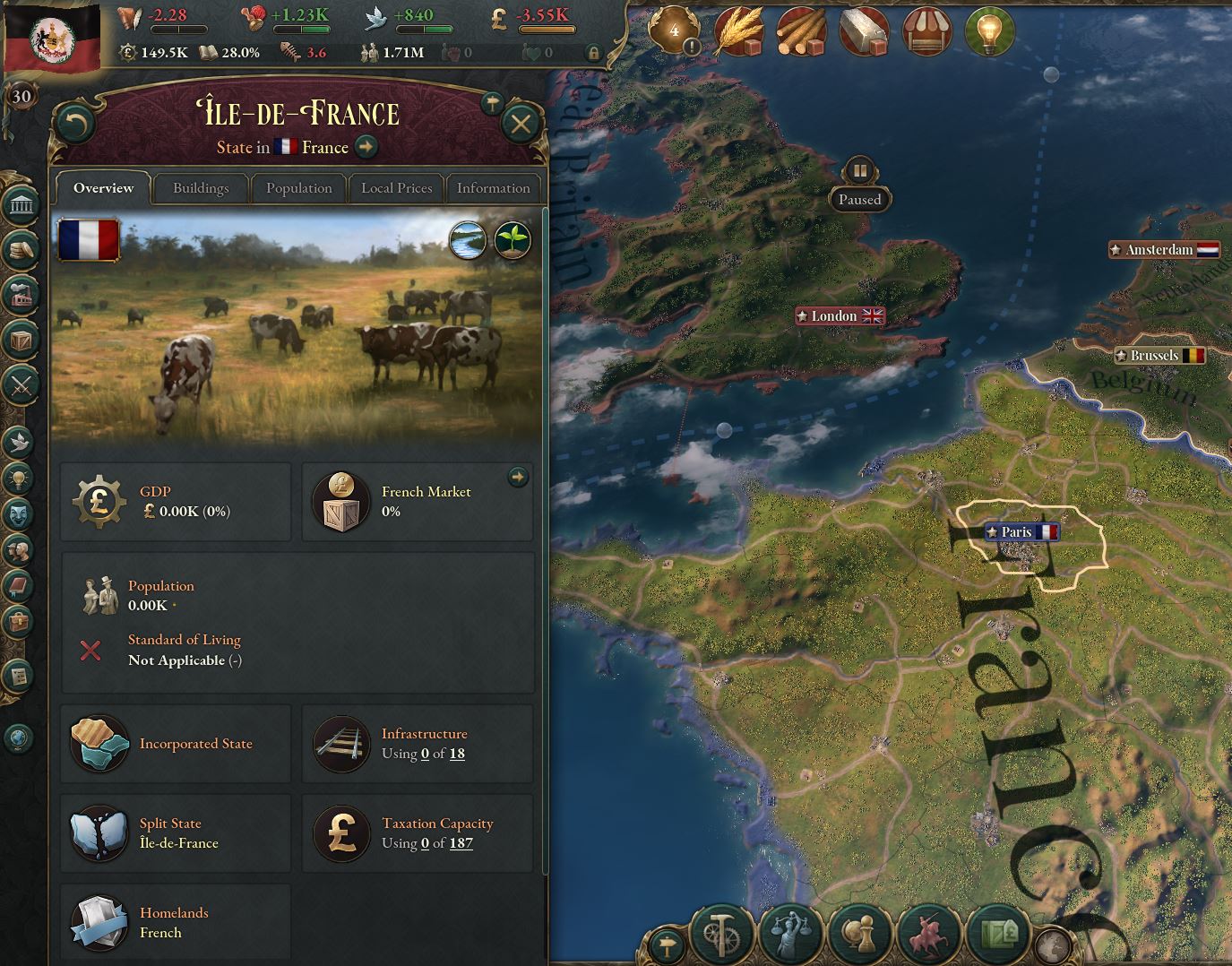Screen dimensions: 1232x966
Task: Toggle the arable land sapling overlay
Action: click(514, 240)
